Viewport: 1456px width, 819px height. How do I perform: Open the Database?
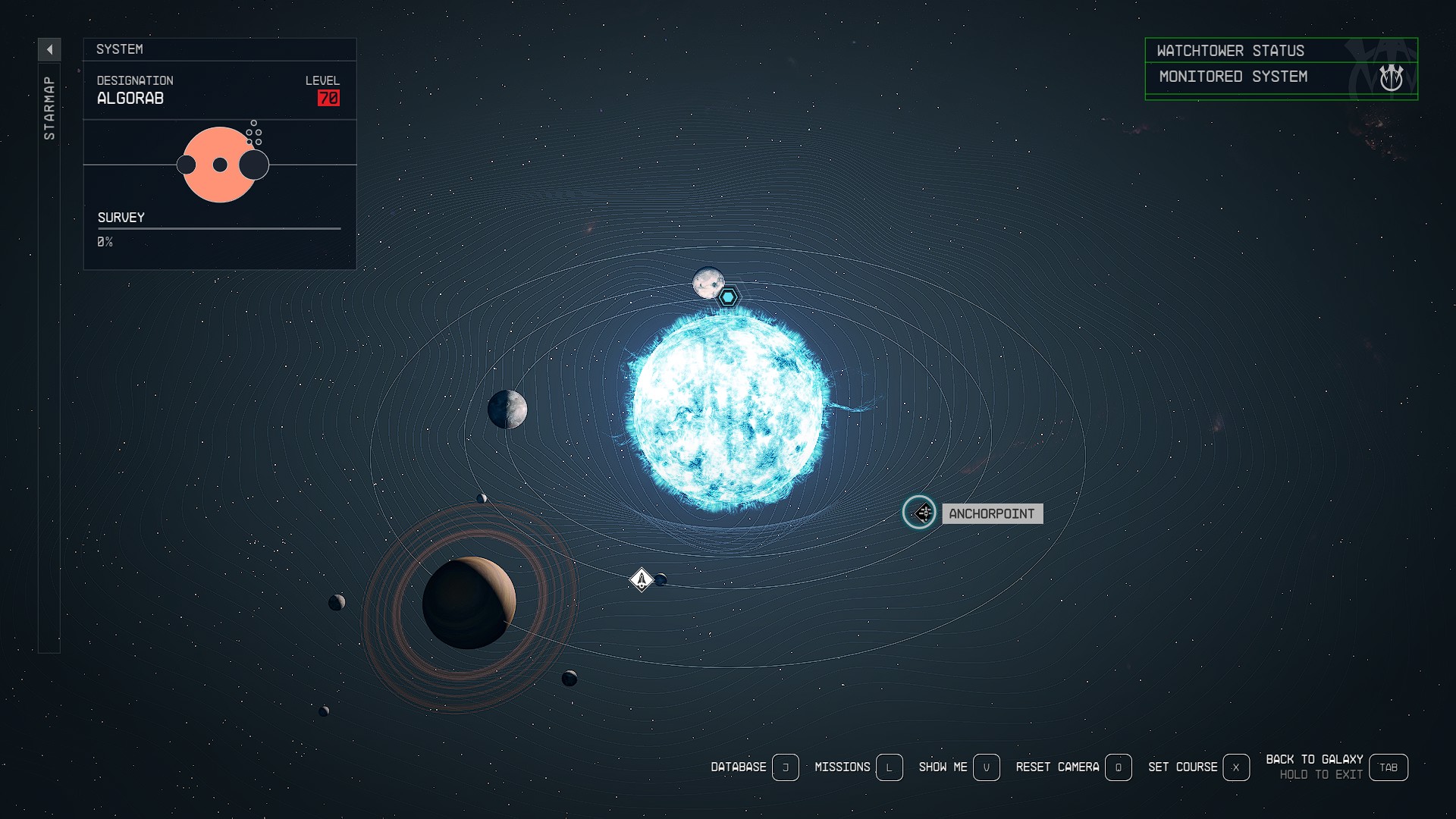point(785,767)
